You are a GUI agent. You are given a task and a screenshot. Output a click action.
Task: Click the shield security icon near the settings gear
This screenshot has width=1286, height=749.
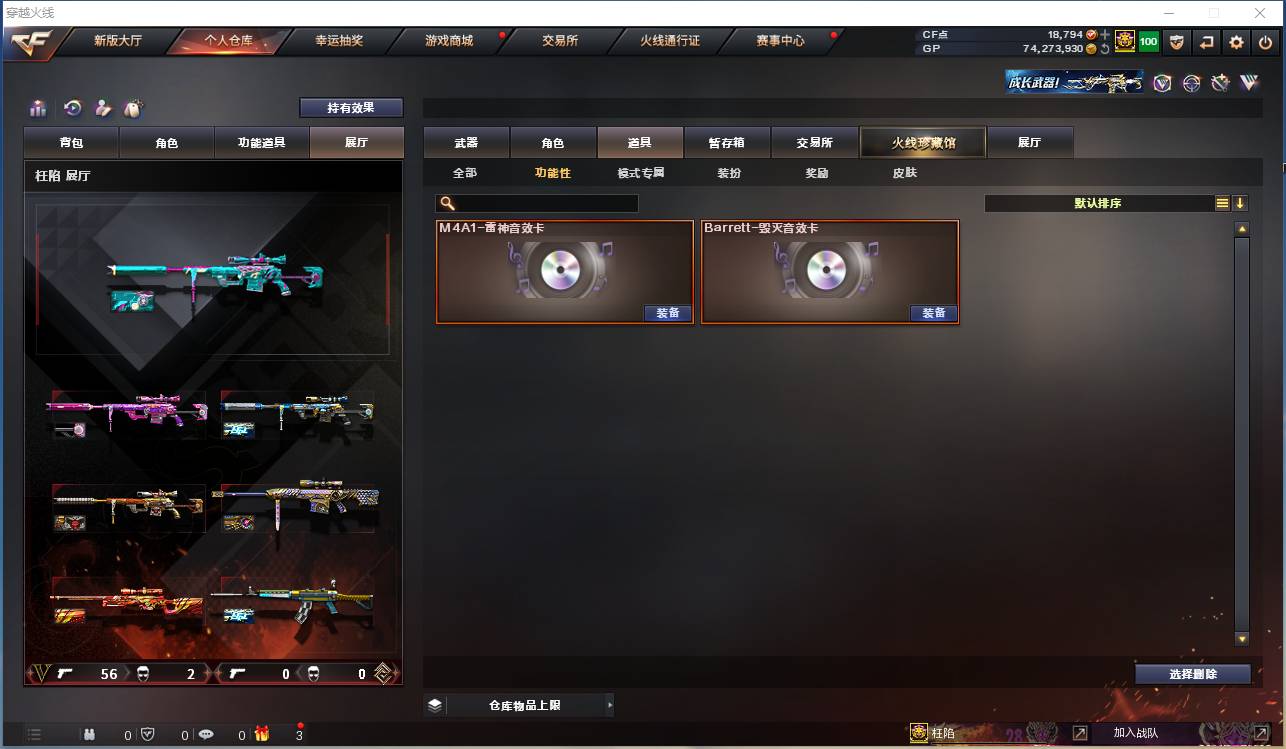(1178, 42)
